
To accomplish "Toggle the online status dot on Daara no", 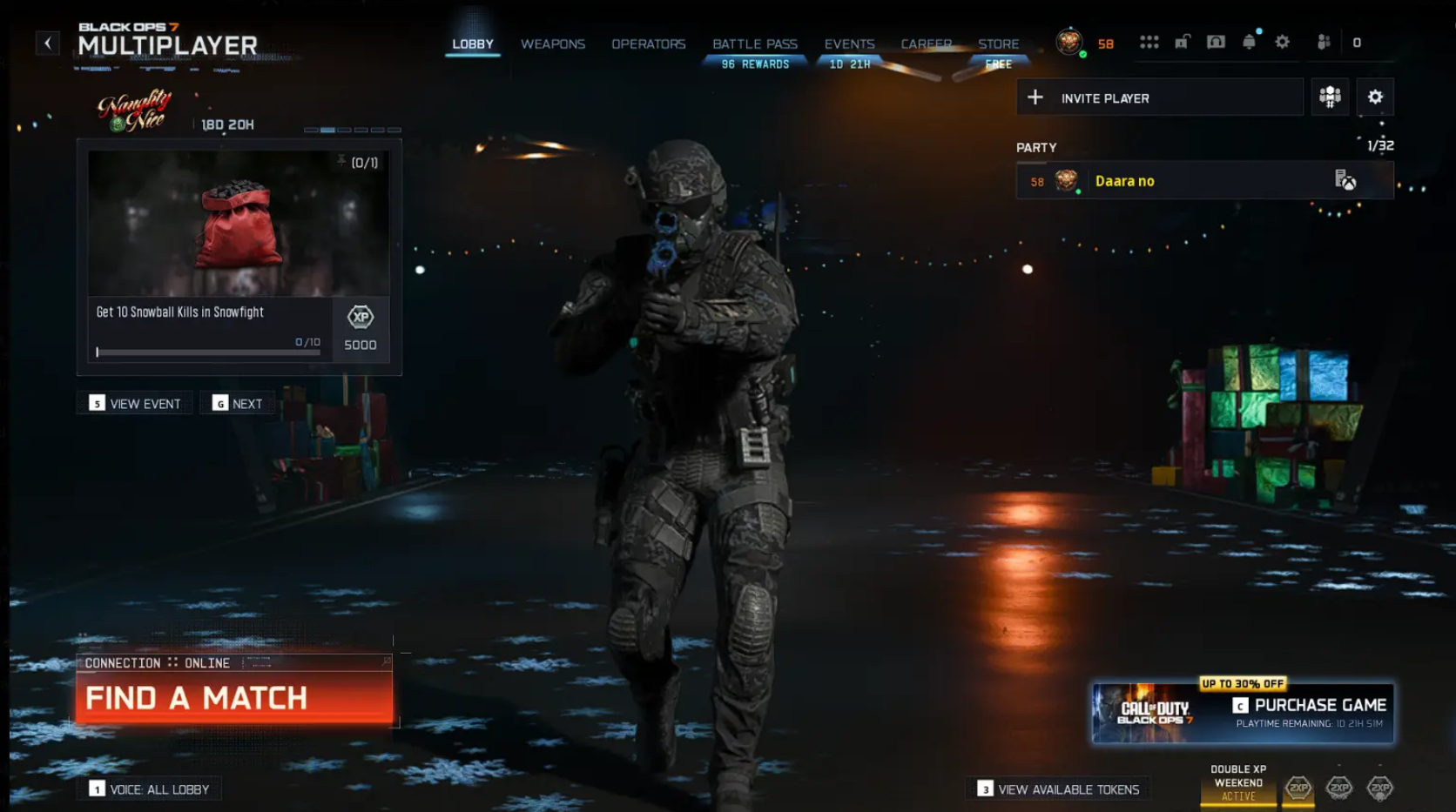I will point(1077,193).
